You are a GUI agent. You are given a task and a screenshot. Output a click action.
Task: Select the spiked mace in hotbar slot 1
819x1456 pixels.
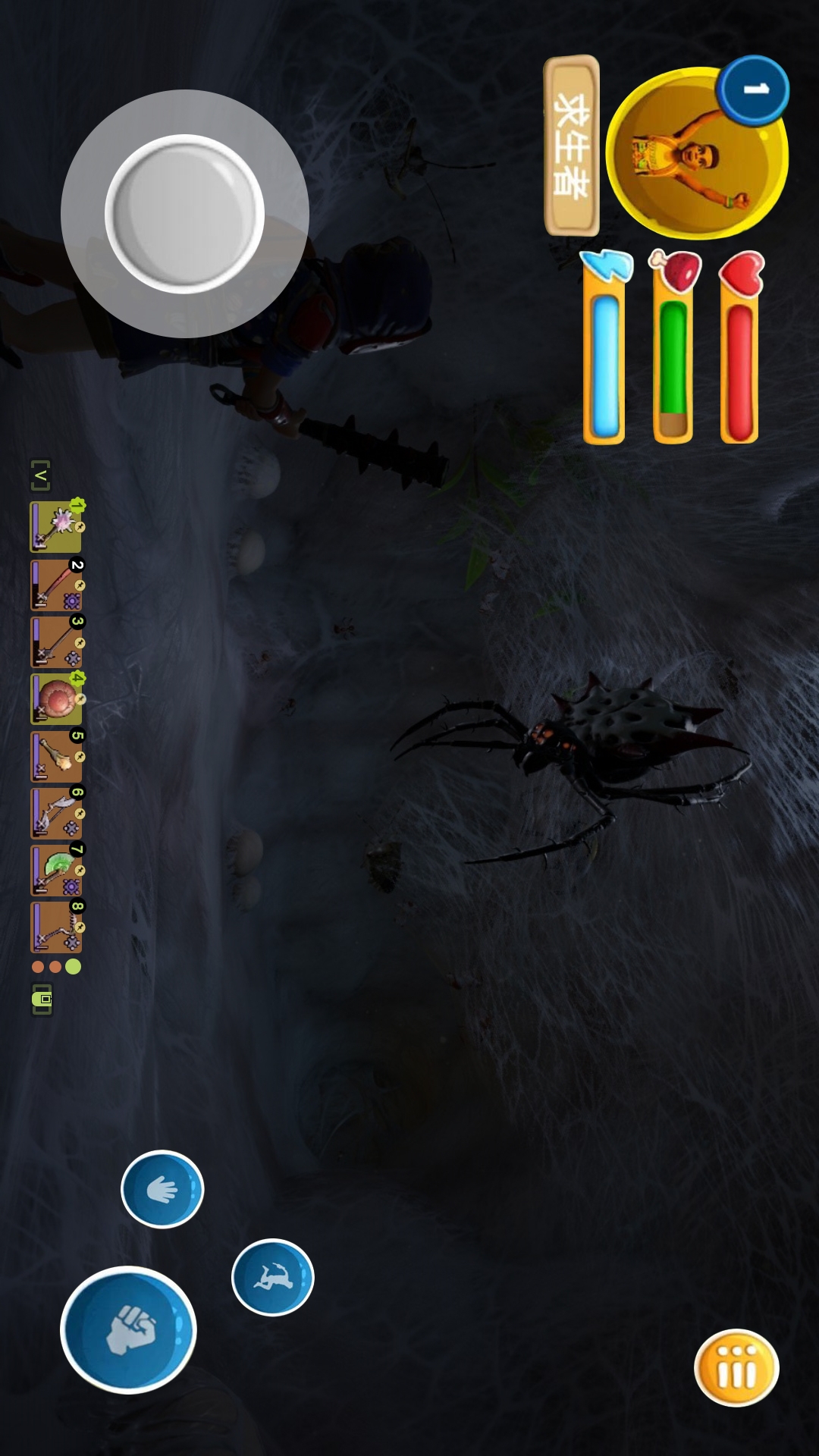56,526
